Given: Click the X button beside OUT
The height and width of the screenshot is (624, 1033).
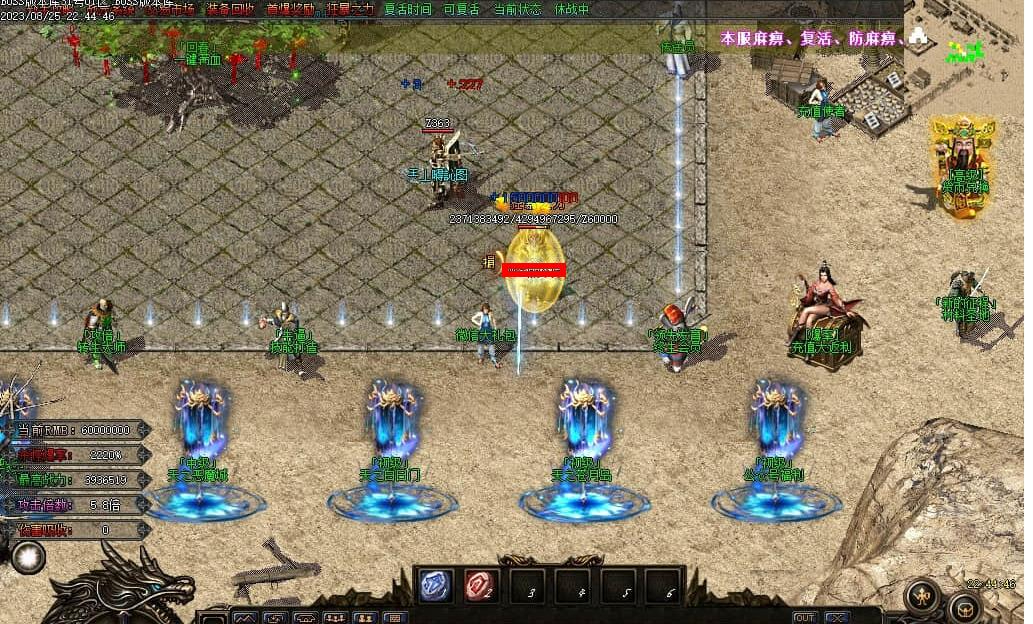Looking at the screenshot, I should 838,617.
